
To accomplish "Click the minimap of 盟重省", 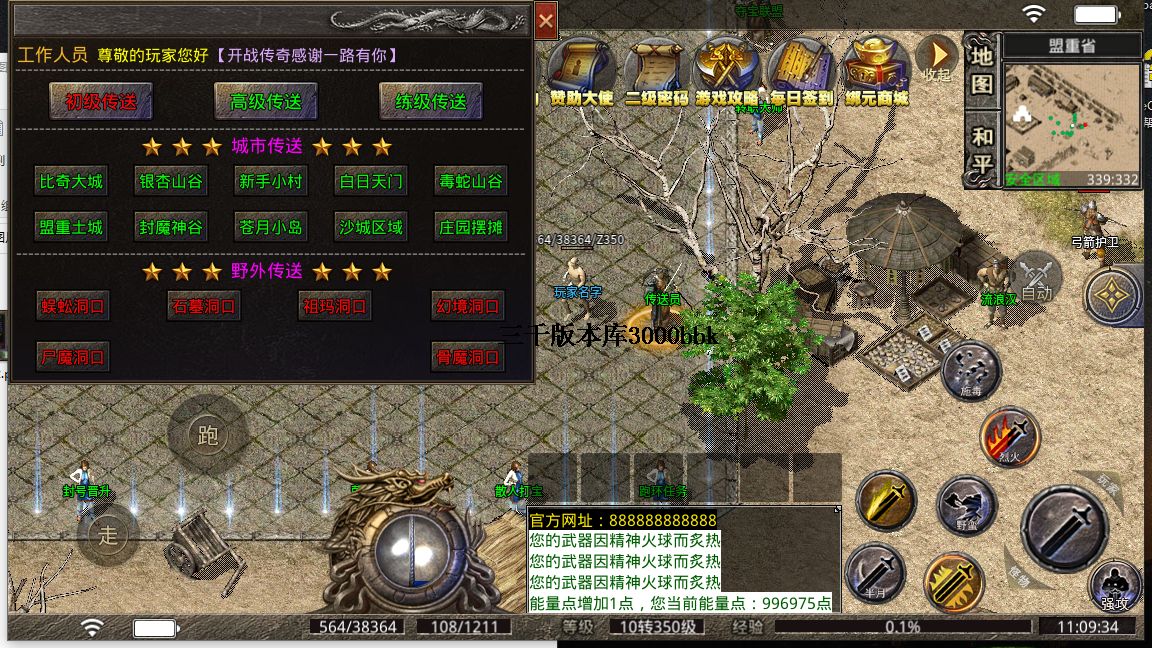I will [x=1072, y=120].
